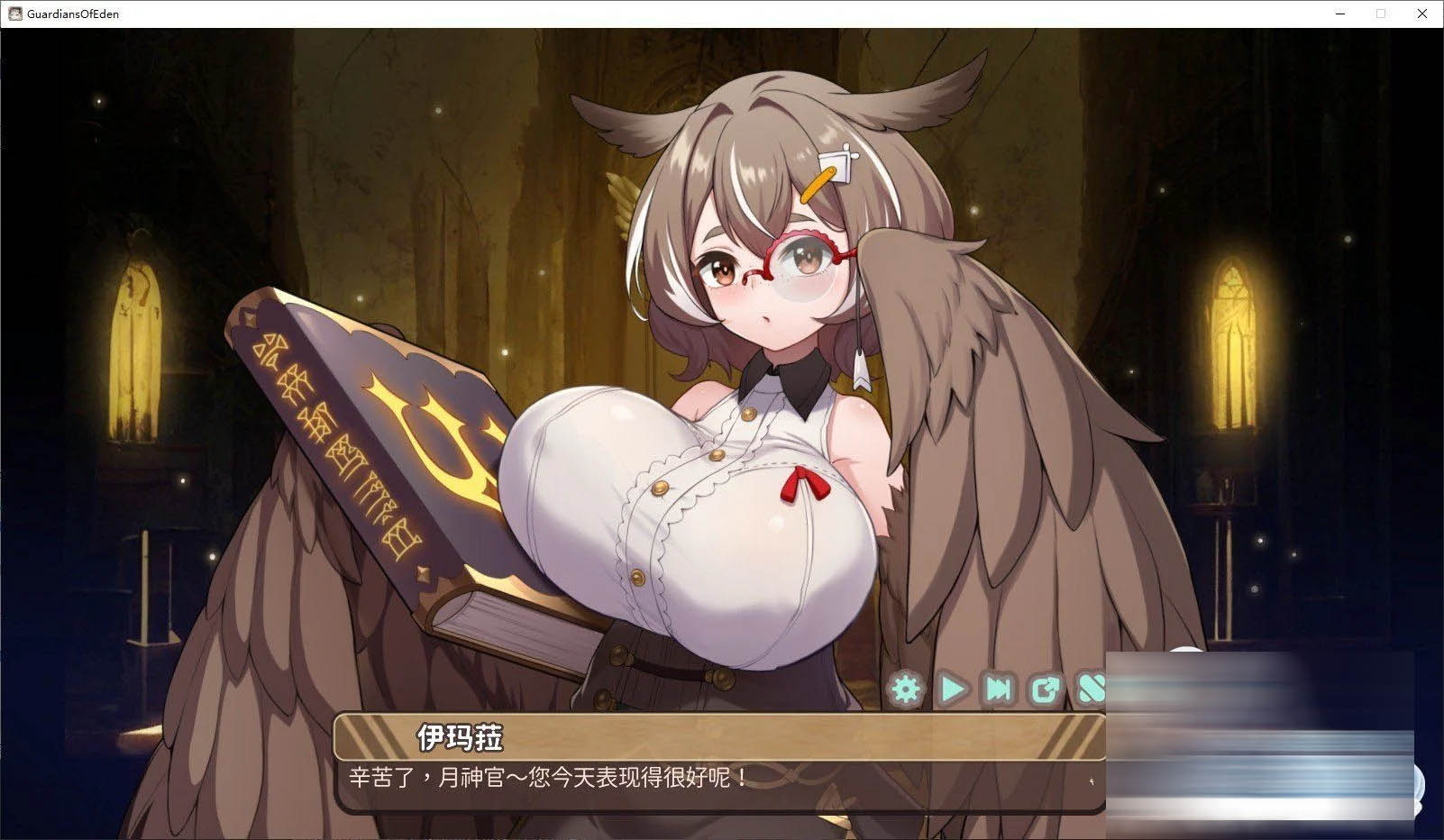Viewport: 1444px width, 840px height.
Task: Start auto-play with the play triangle
Action: (x=952, y=689)
